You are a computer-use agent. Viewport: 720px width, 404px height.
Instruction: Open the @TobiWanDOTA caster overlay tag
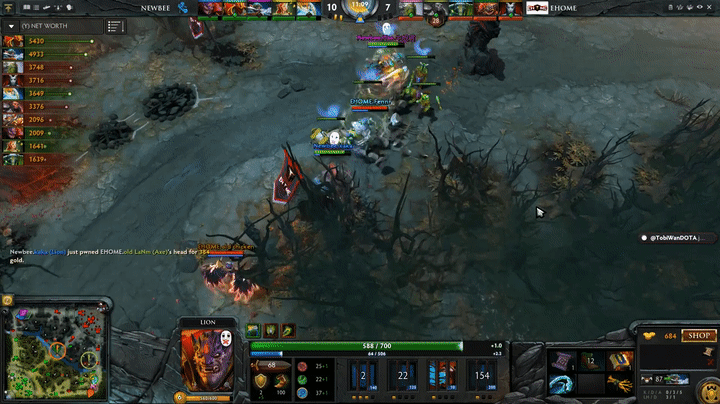pyautogui.click(x=679, y=238)
